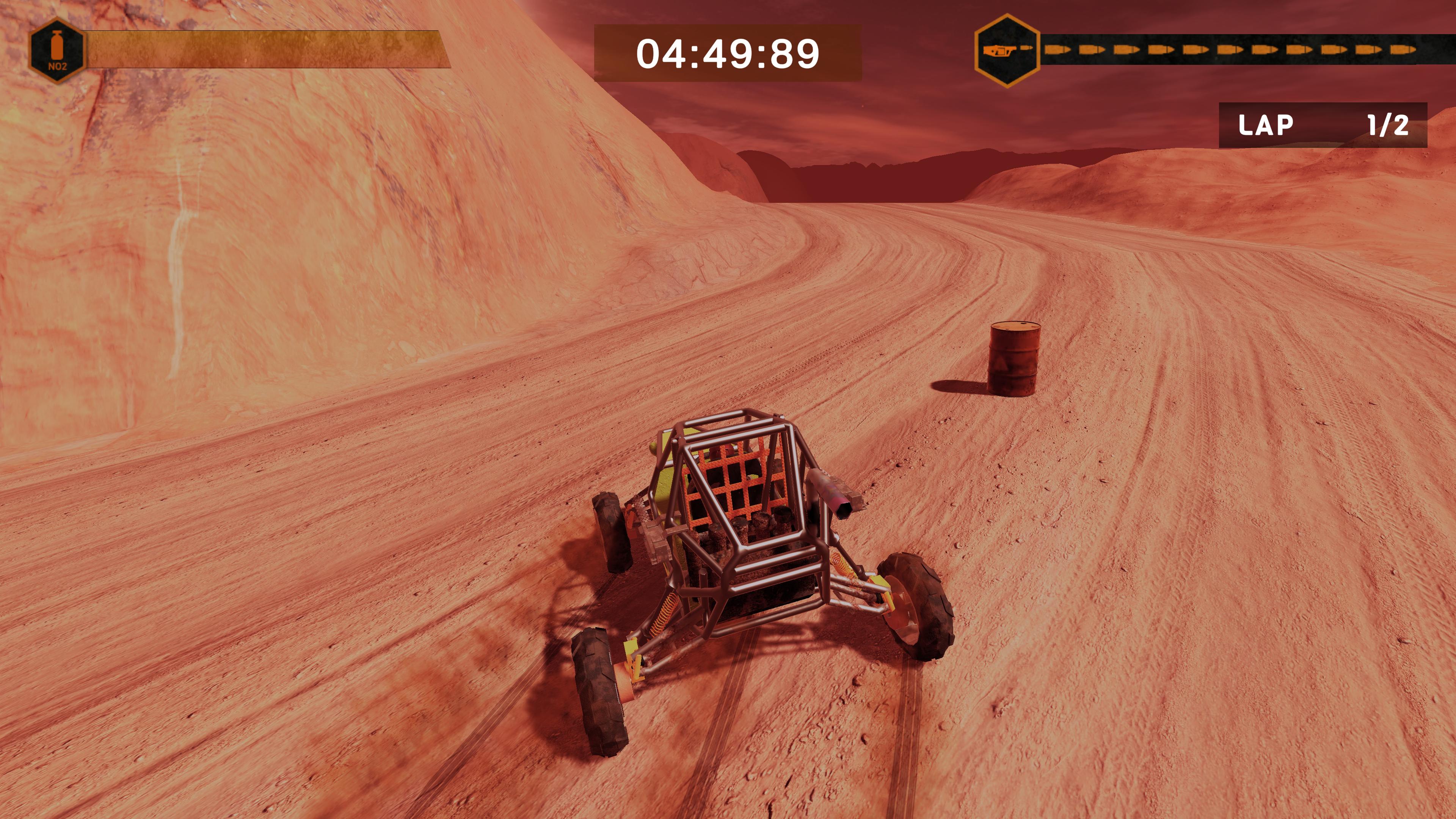This screenshot has height=819, width=1456.
Task: Click the last bullet icon on the right
Action: 1404,49
